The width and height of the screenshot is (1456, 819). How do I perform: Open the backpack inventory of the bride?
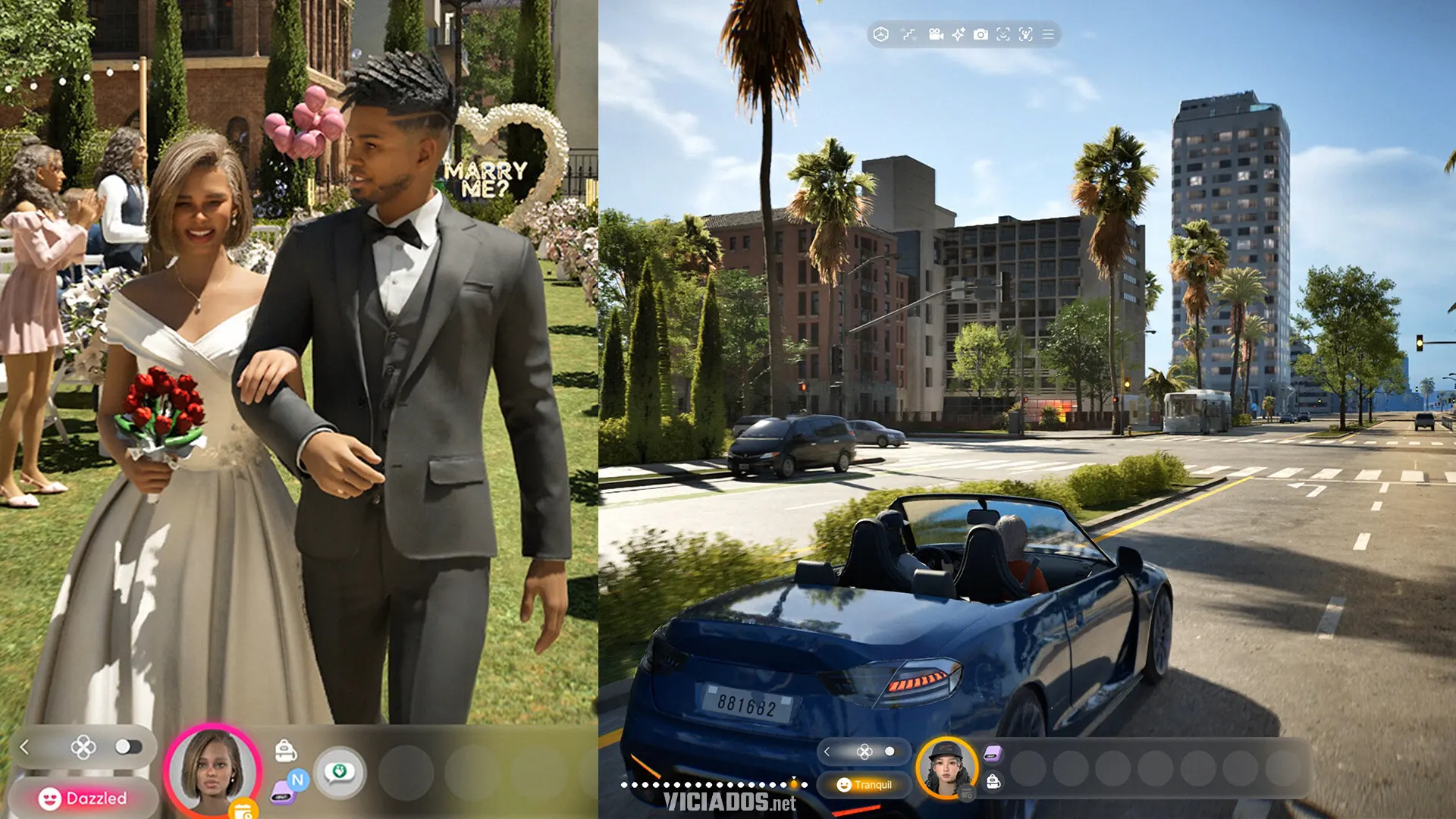point(286,749)
